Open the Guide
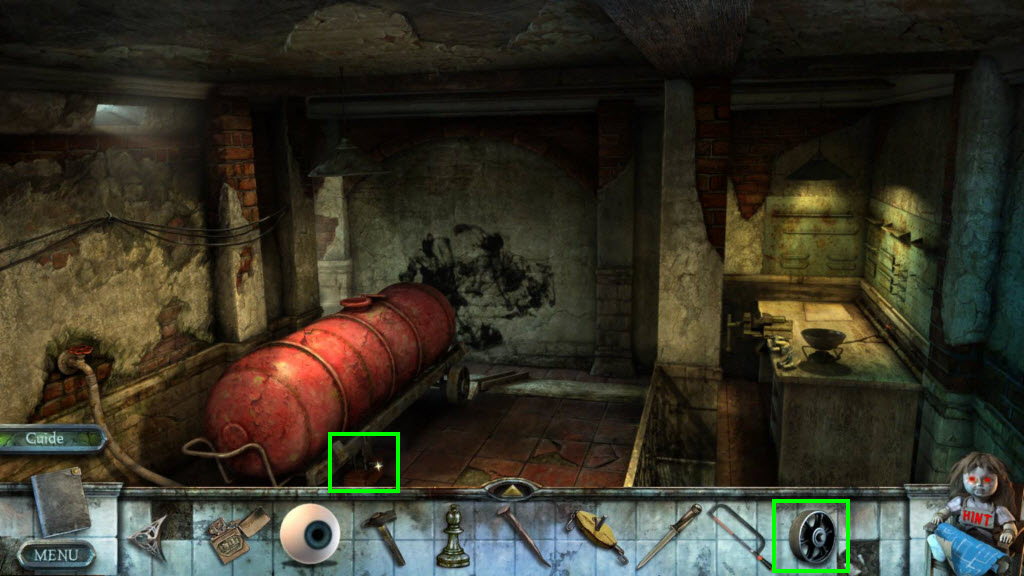 [48, 438]
